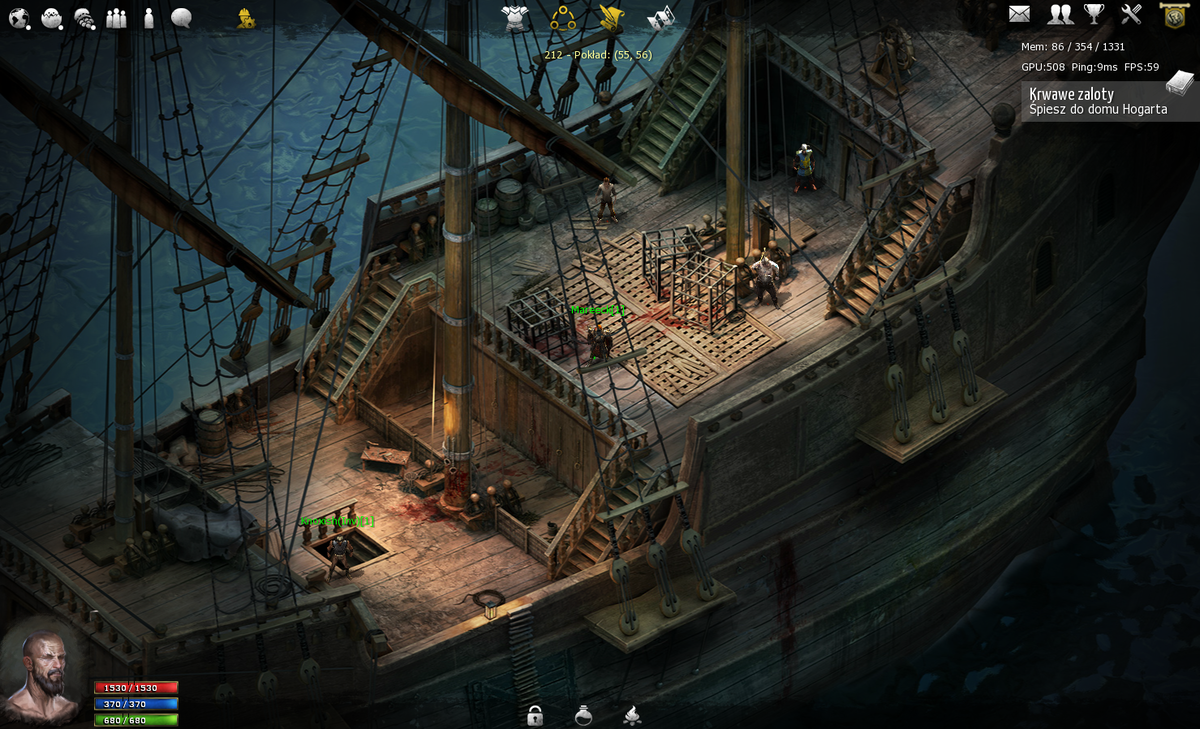Open the wrench and tools settings

pyautogui.click(x=1131, y=14)
